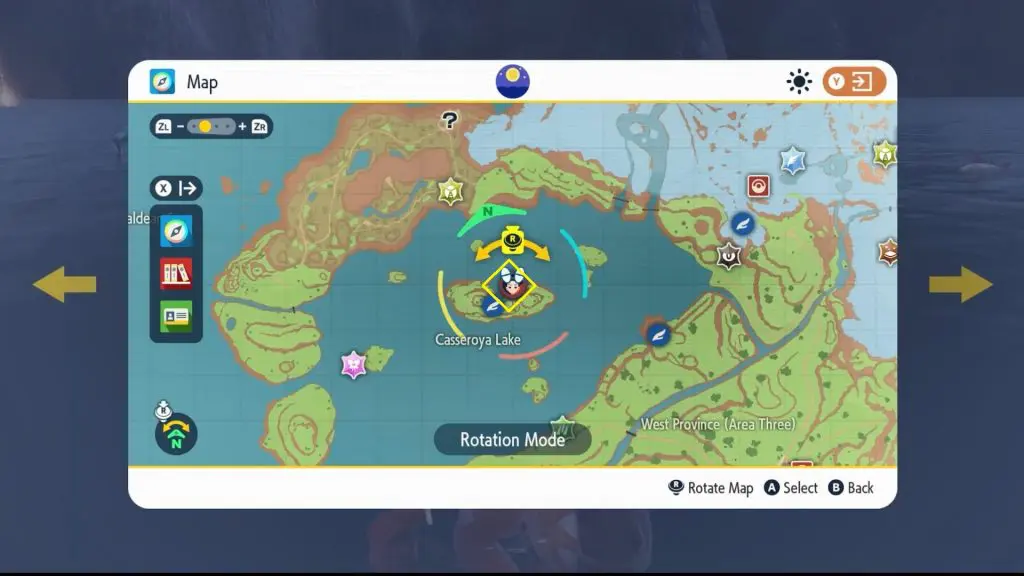Viewport: 1024px width, 576px height.
Task: Adjust the map zoom level slider
Action: tap(210, 127)
